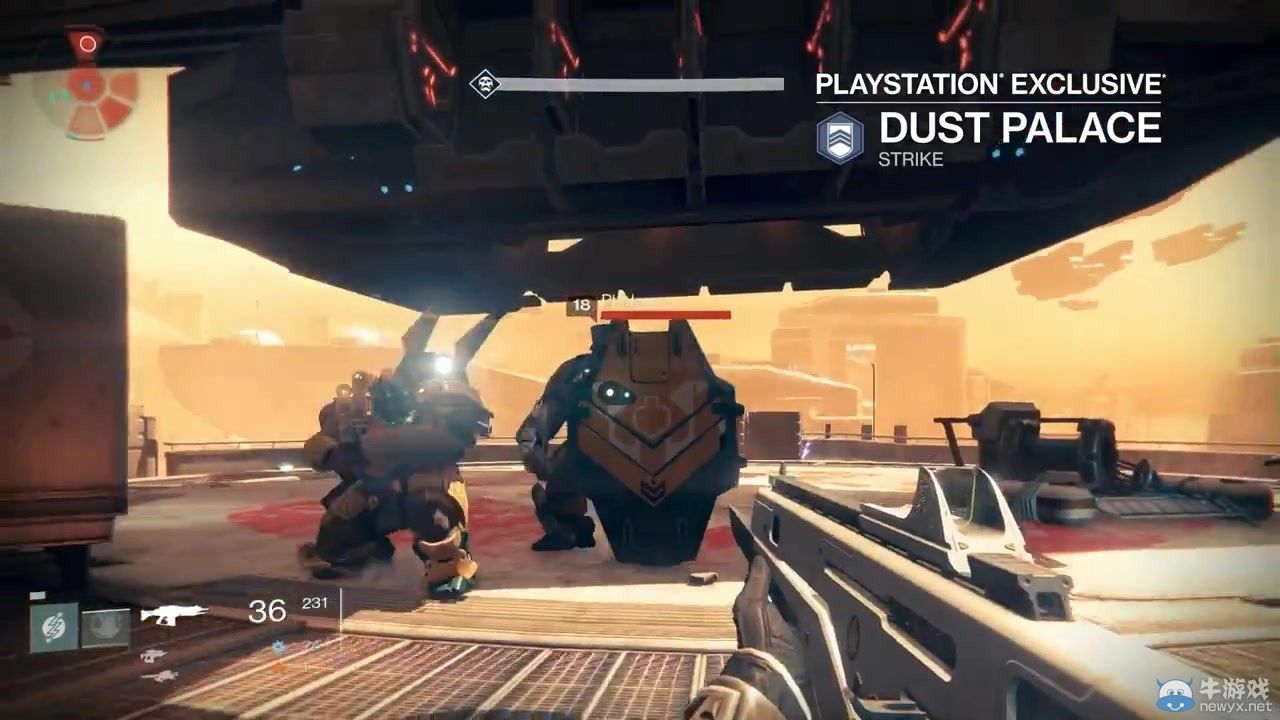
Task: Click the grenade ability lightning icon
Action: coord(53,626)
